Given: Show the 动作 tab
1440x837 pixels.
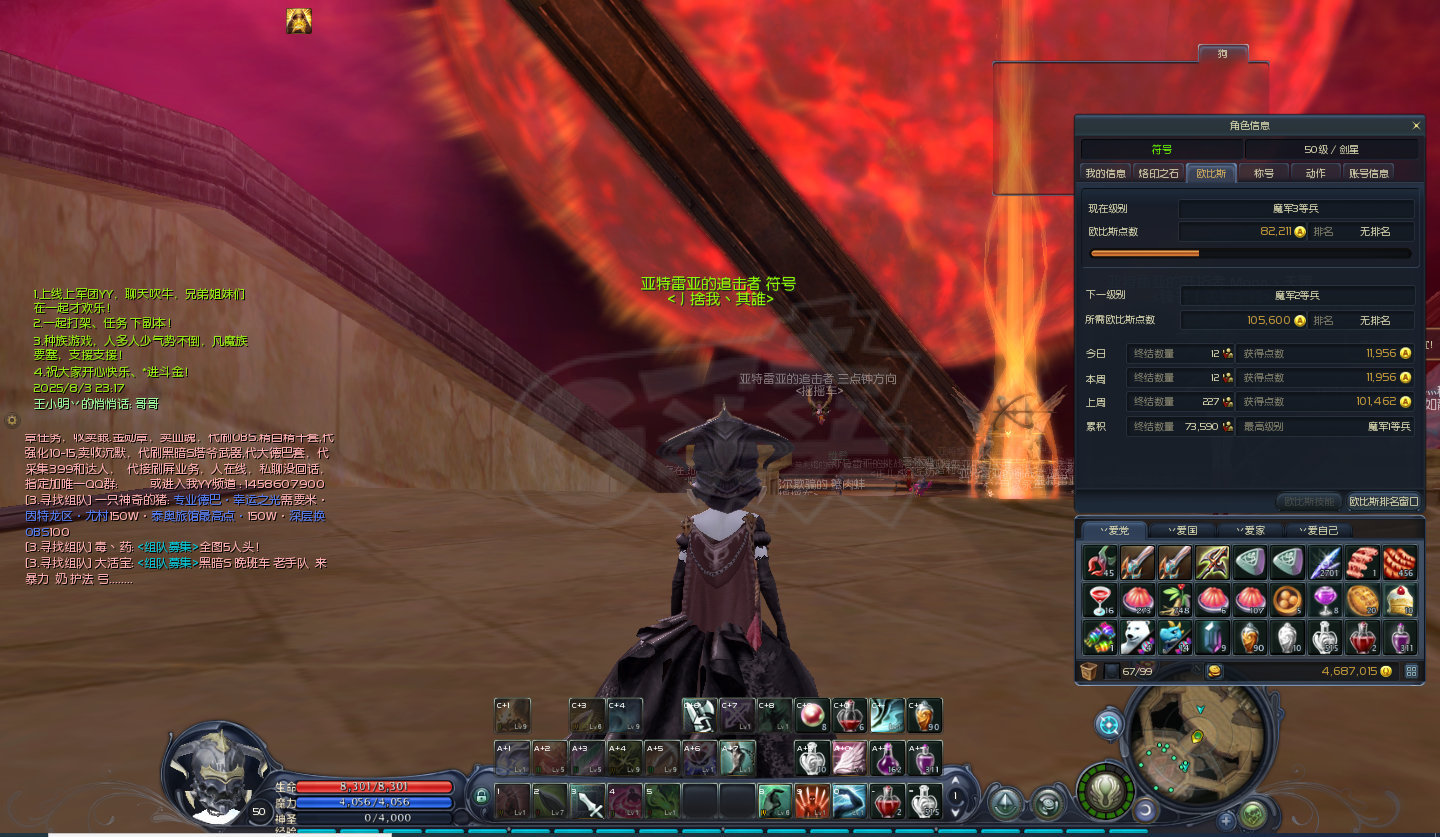Looking at the screenshot, I should 1315,173.
